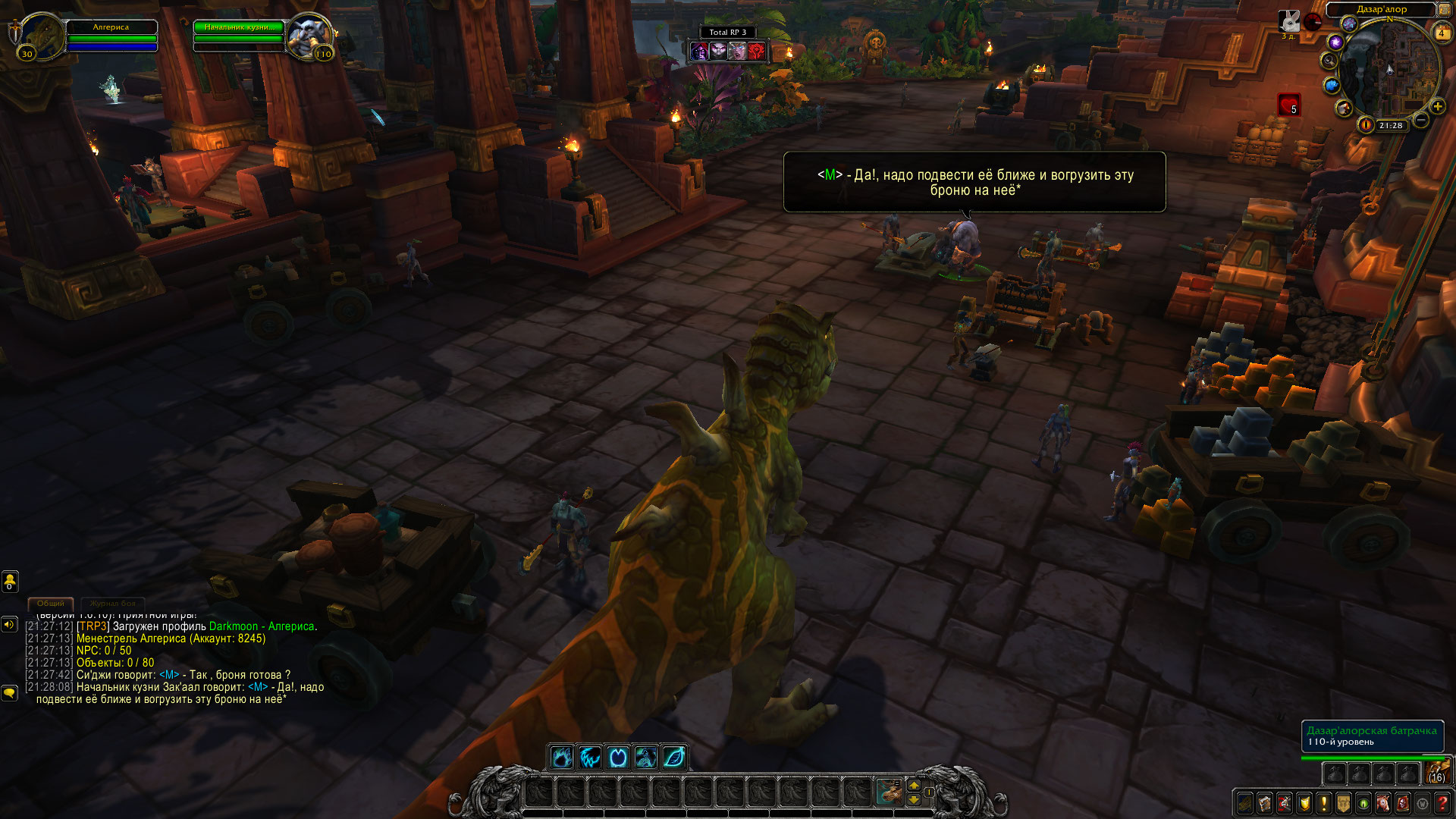Switch to the Журнал боя chat tab
This screenshot has height=819, width=1456.
point(112,604)
